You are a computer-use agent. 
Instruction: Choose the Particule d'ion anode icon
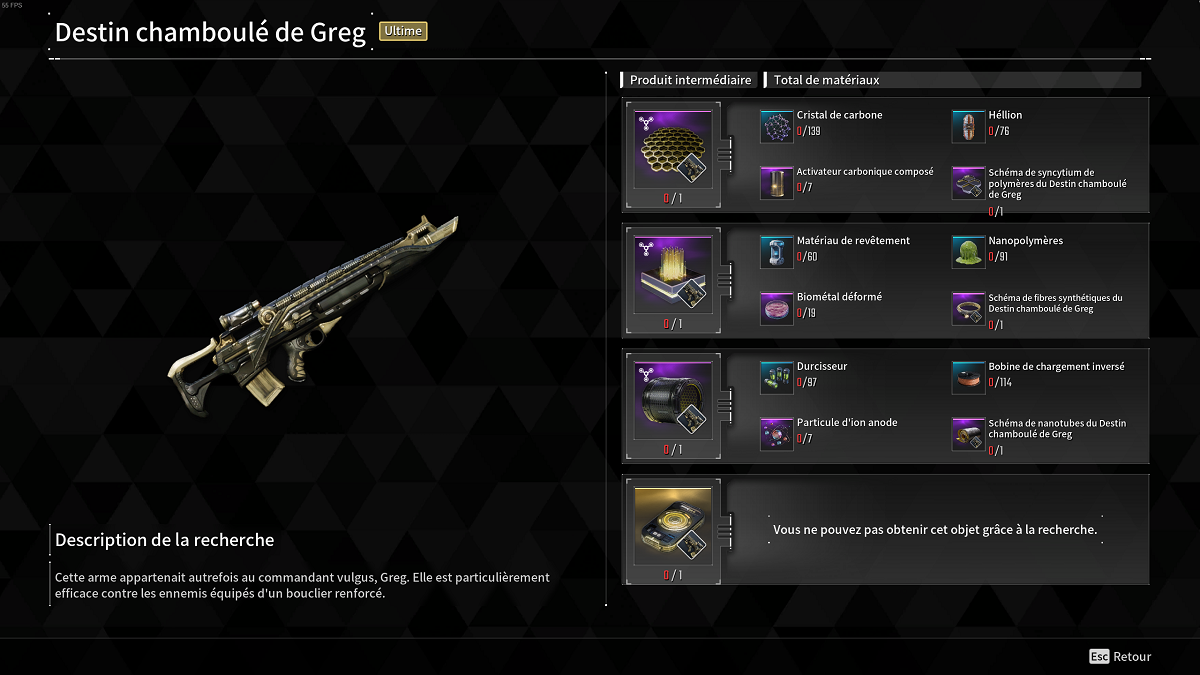[777, 434]
